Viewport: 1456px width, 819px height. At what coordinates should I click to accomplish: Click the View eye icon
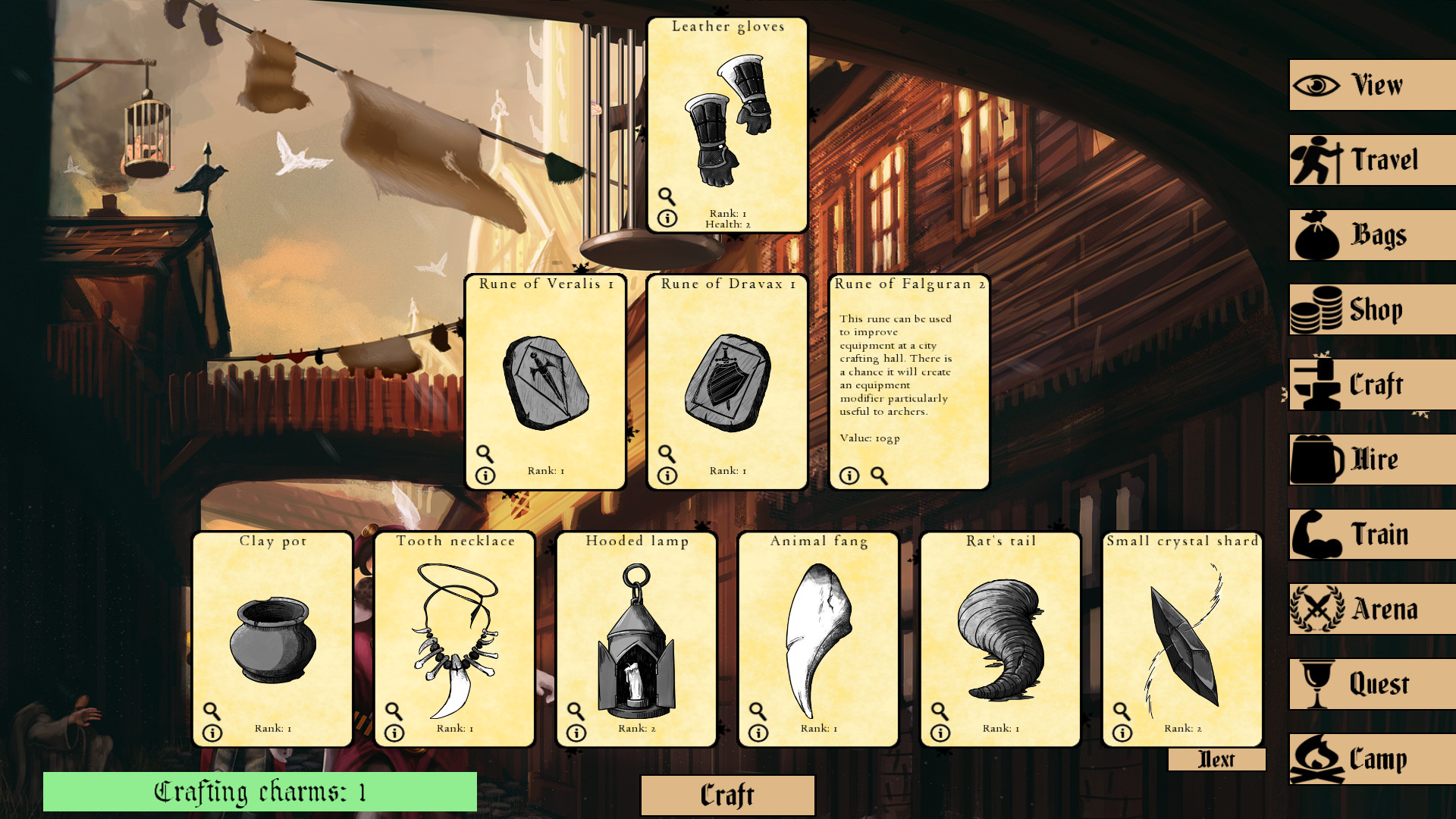pyautogui.click(x=1316, y=83)
